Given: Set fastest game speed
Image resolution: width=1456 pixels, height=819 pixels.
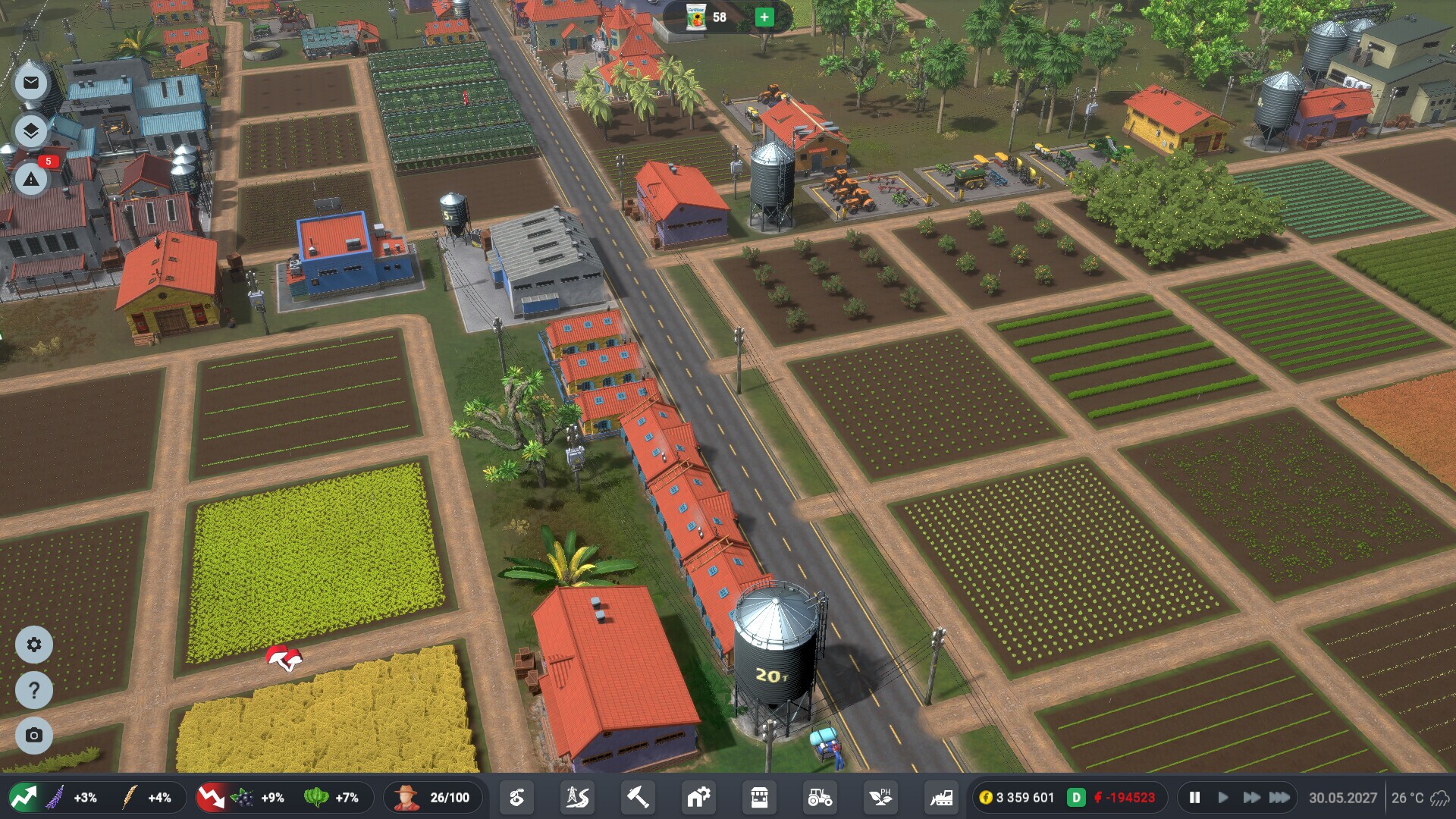Looking at the screenshot, I should click(x=1279, y=797).
